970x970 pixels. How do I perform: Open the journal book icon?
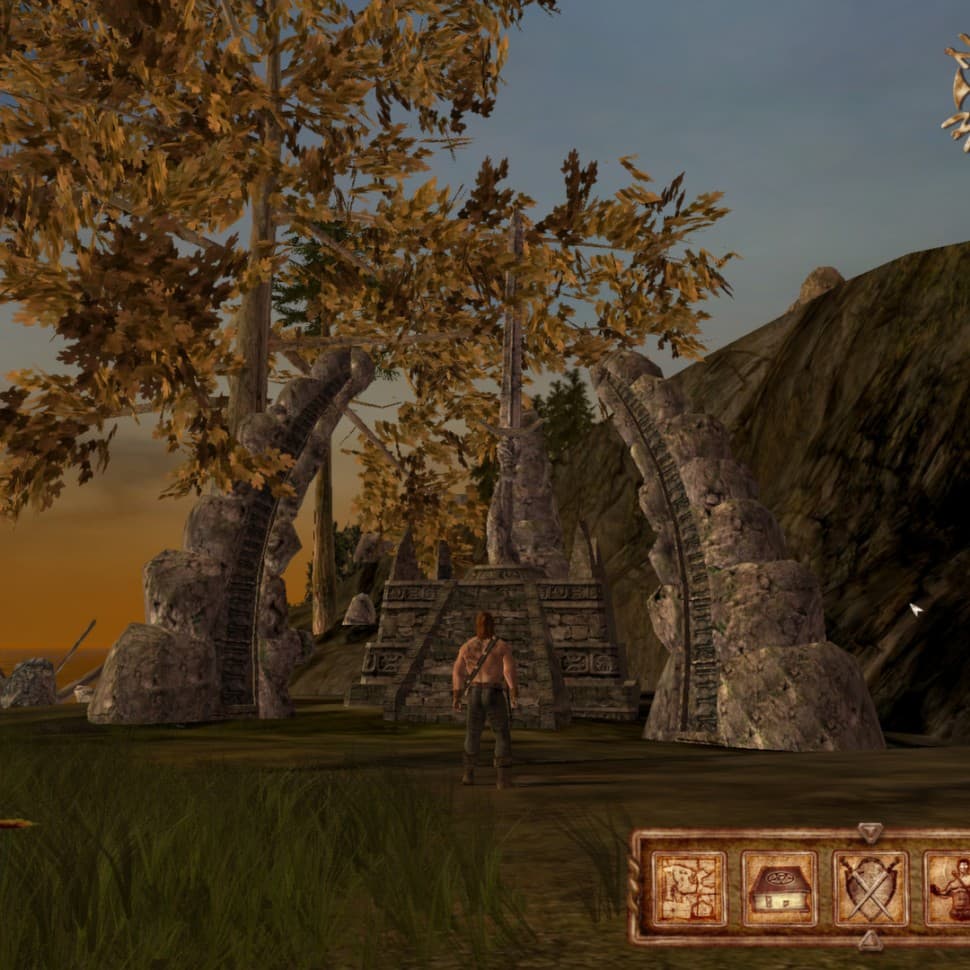tap(779, 888)
